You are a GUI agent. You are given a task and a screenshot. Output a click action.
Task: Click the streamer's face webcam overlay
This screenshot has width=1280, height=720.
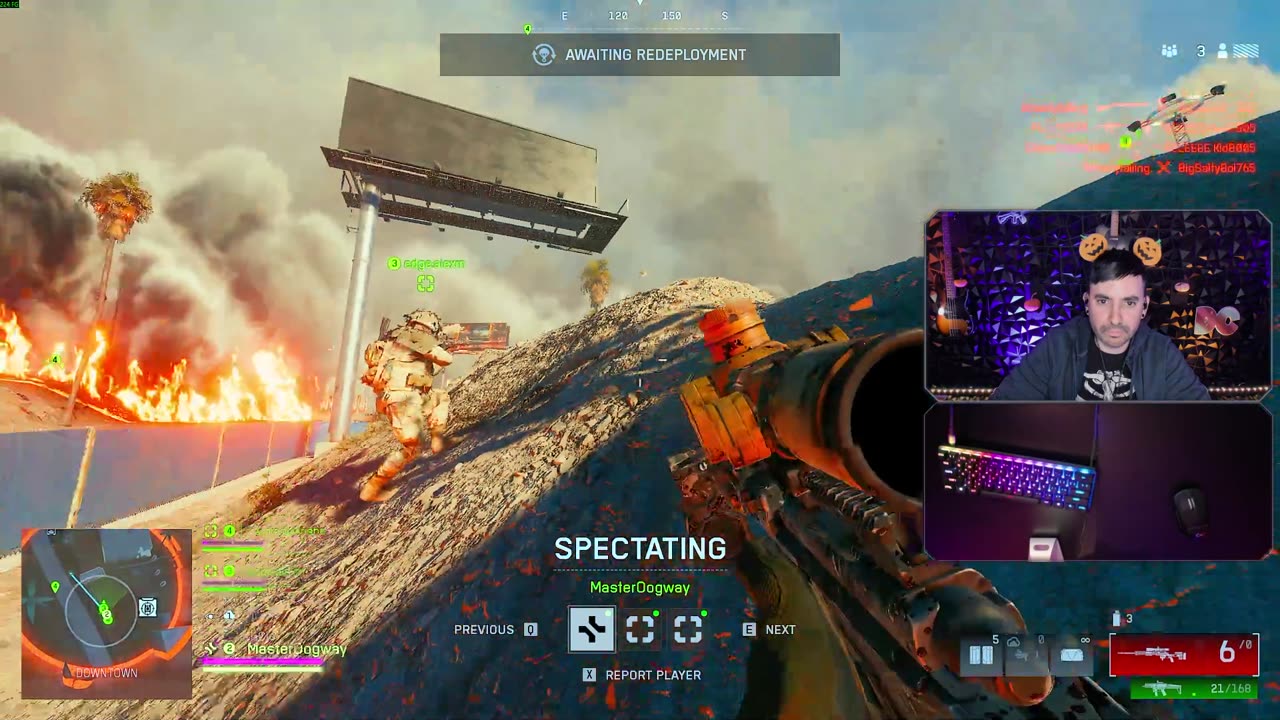[1098, 306]
